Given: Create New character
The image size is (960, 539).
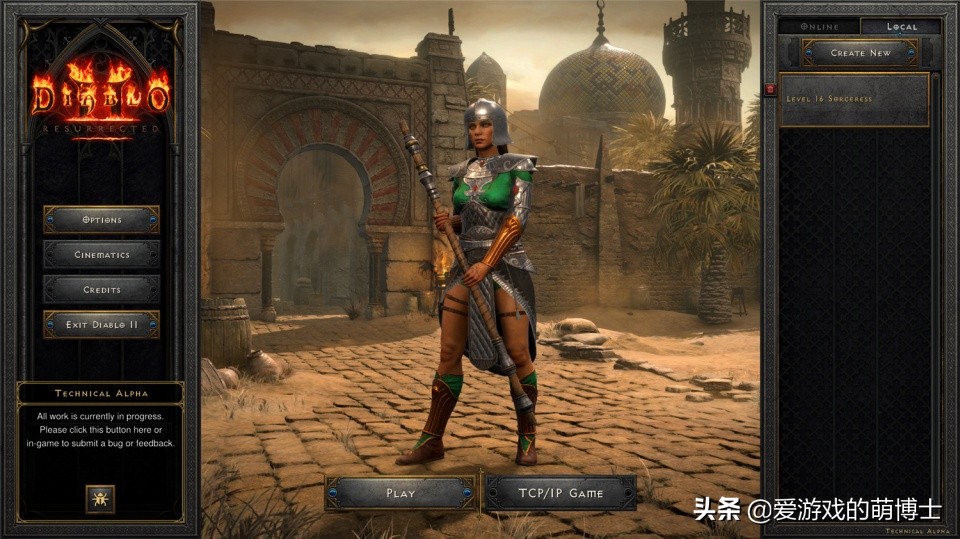Looking at the screenshot, I should [x=860, y=53].
